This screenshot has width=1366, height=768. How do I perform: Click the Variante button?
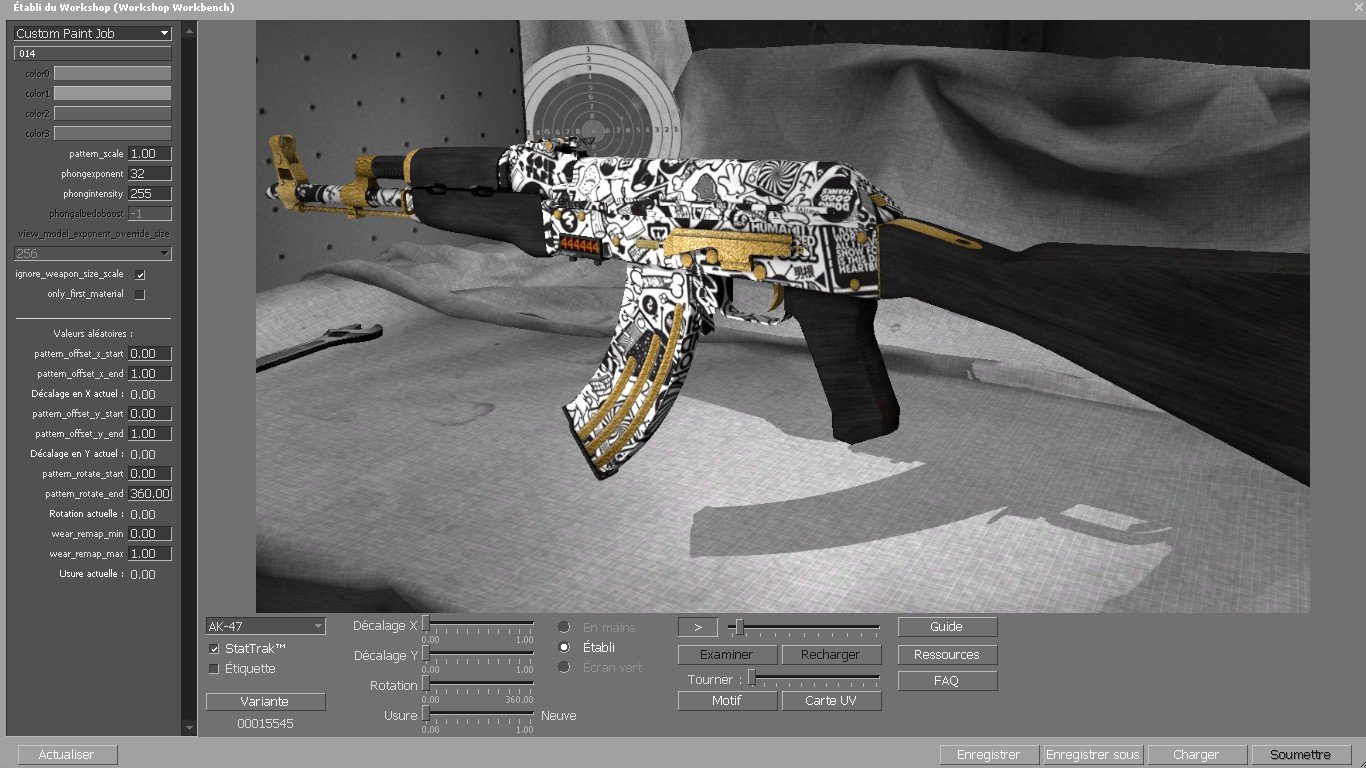pos(265,701)
